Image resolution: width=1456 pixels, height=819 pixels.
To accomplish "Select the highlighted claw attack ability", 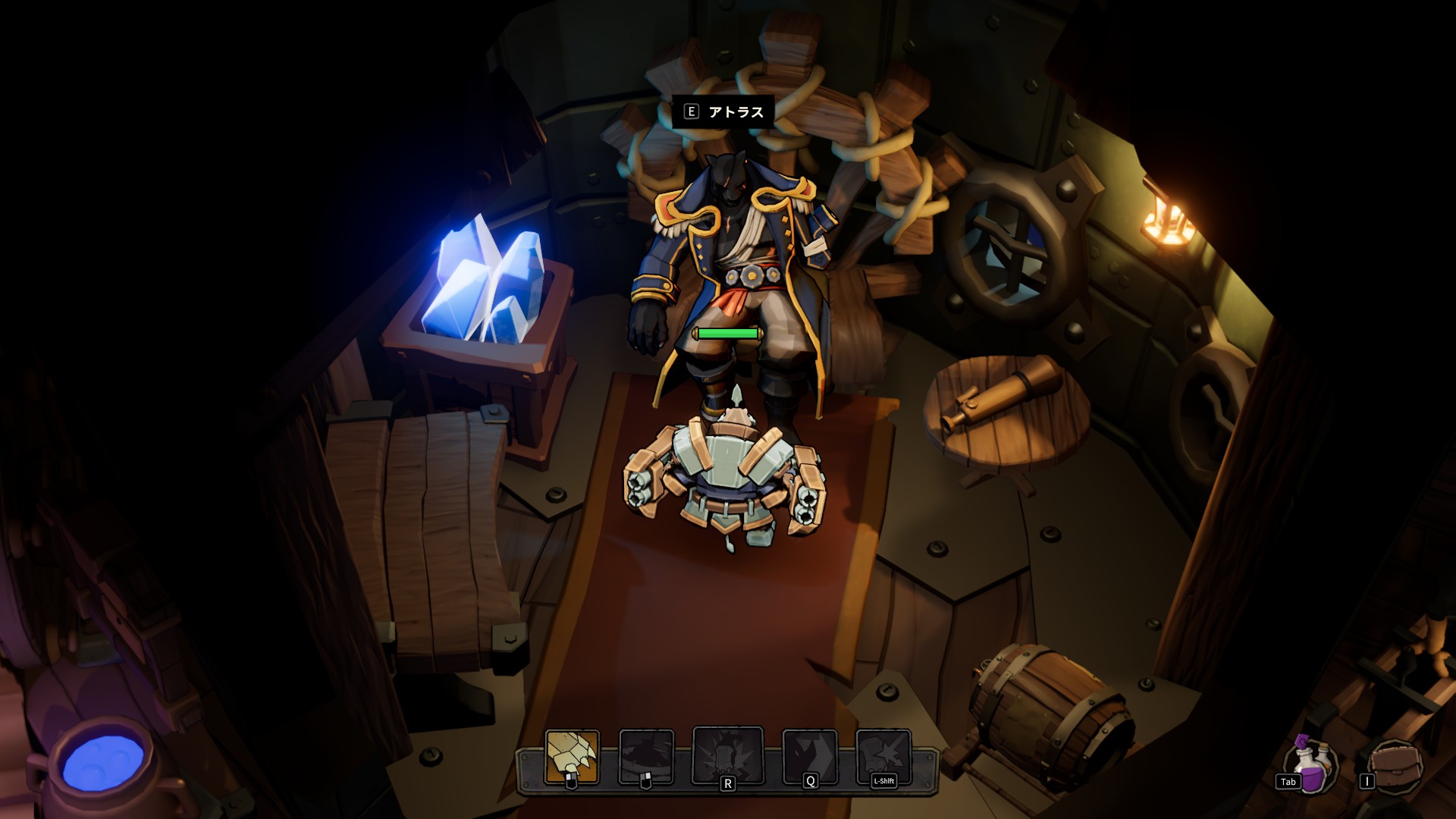I will click(572, 756).
